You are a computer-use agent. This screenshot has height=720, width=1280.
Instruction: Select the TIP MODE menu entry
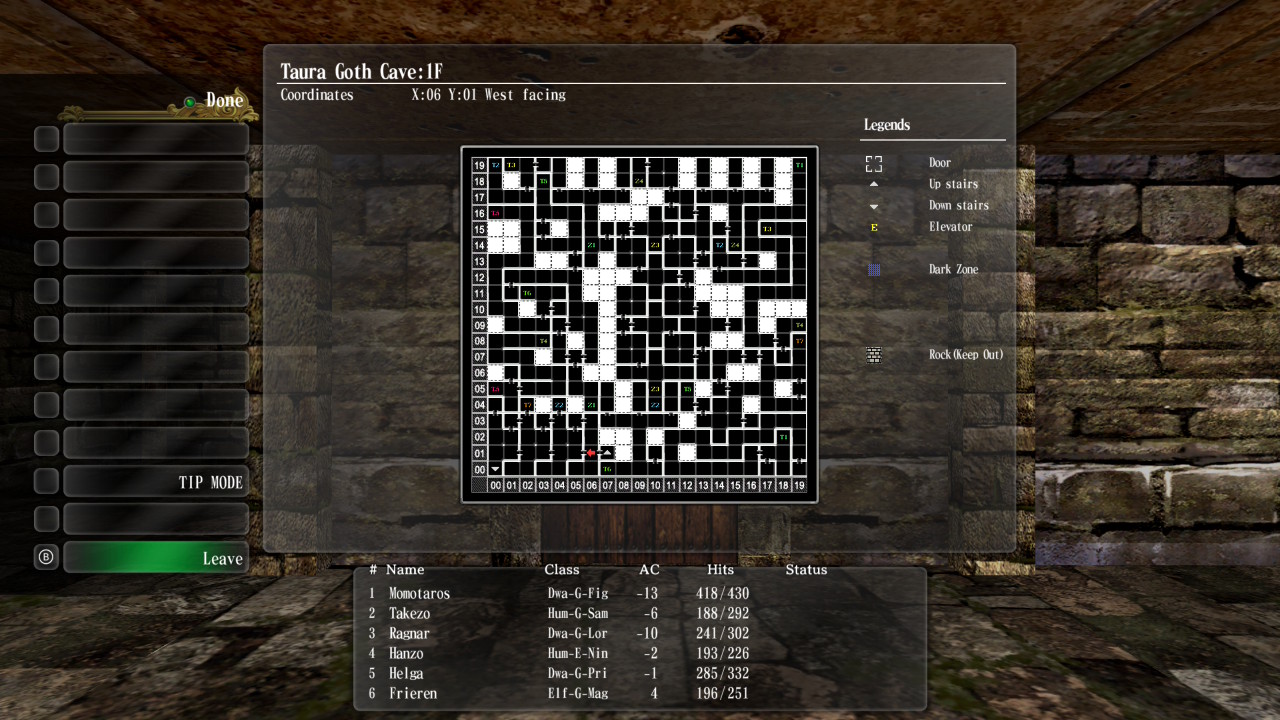click(155, 482)
